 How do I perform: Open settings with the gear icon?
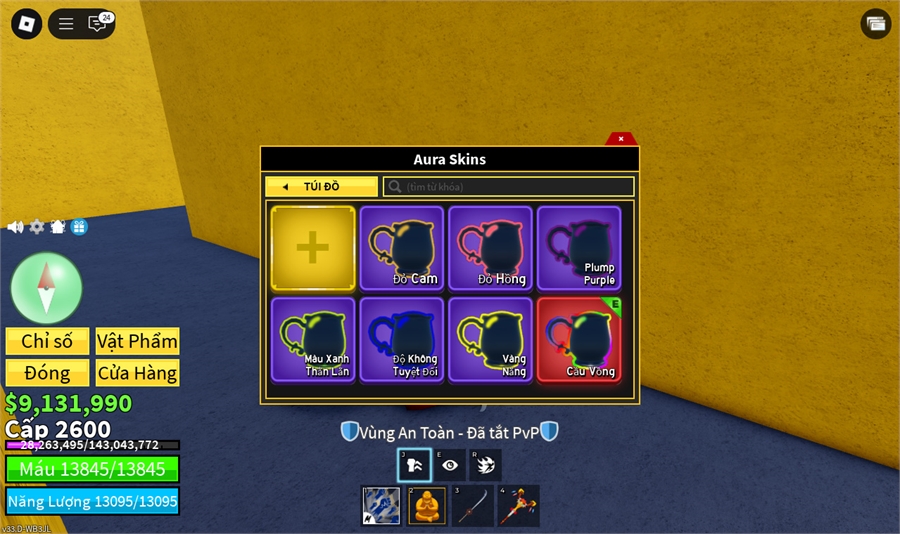[x=37, y=227]
